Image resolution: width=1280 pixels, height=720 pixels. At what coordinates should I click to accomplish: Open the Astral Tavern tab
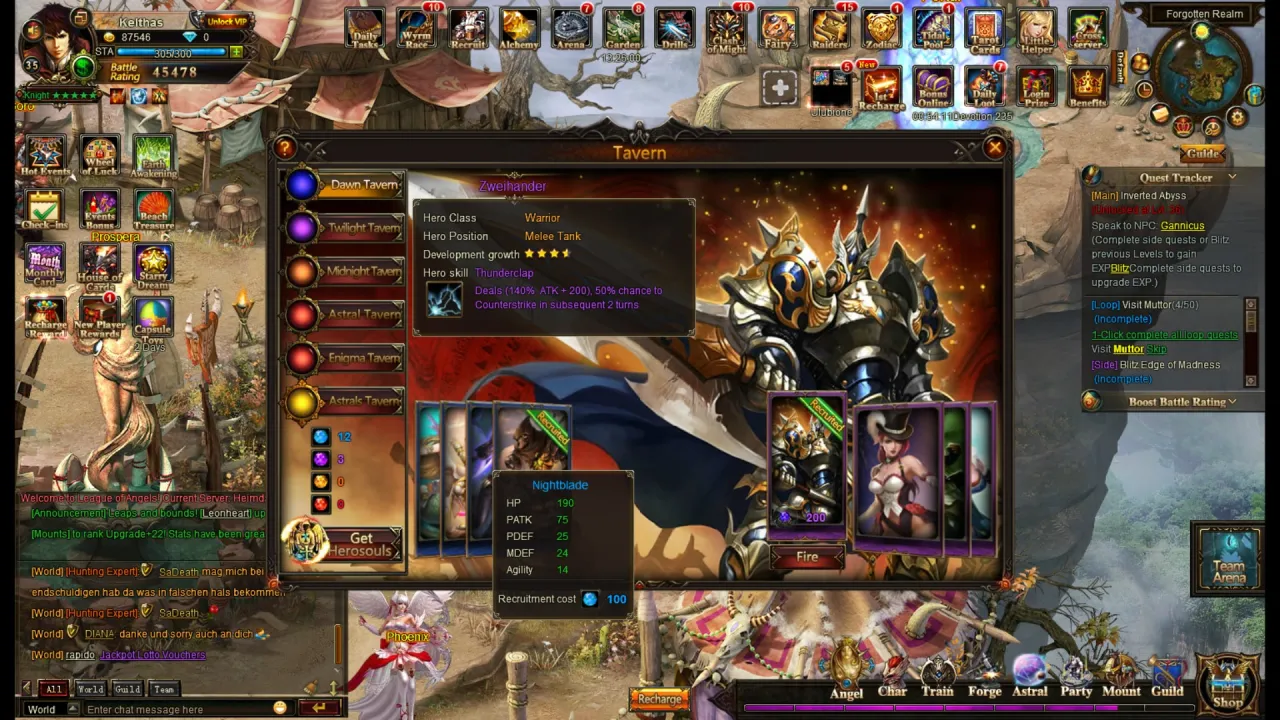(345, 315)
